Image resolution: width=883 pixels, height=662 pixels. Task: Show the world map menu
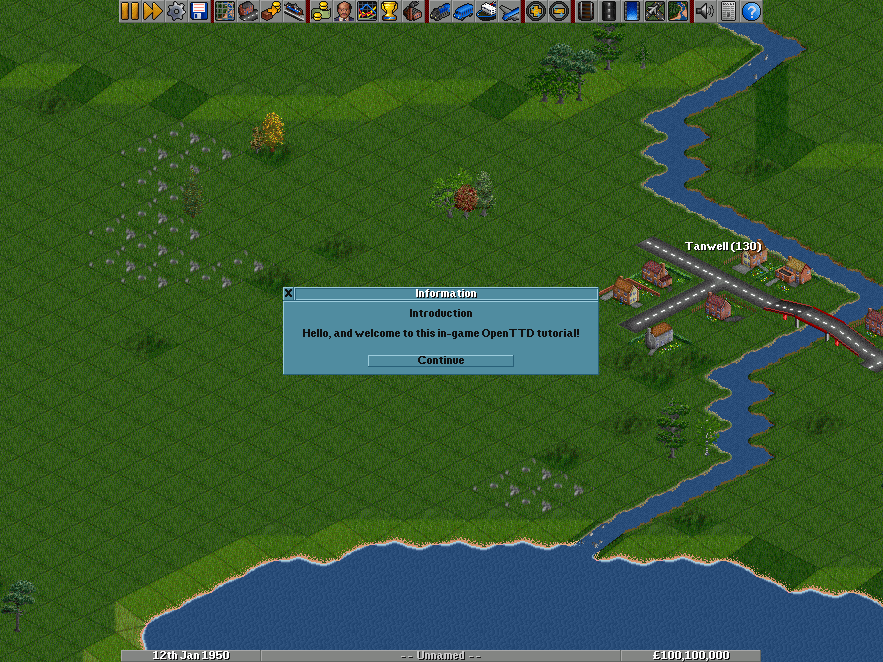point(225,11)
